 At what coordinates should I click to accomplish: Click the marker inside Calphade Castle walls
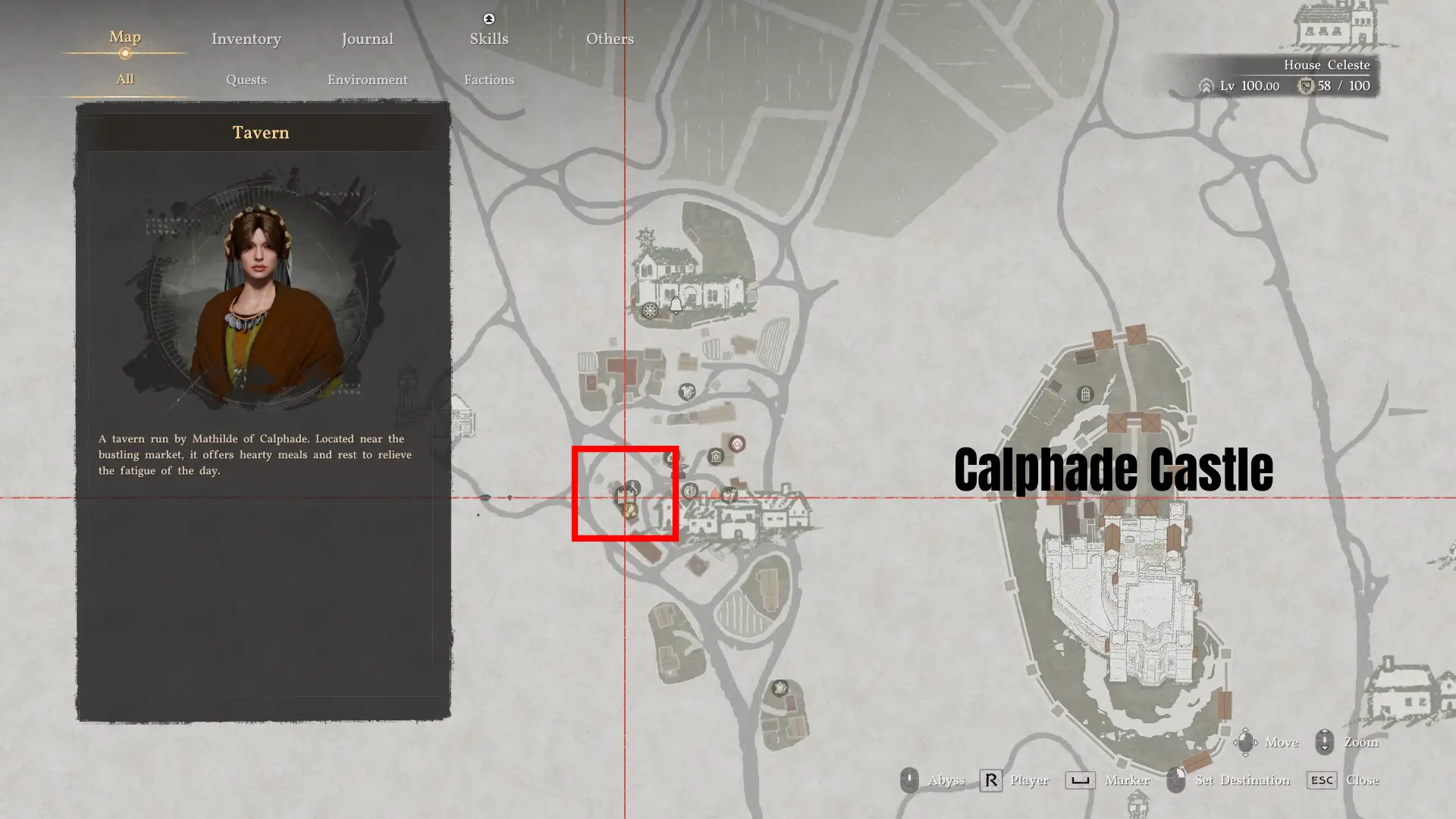pyautogui.click(x=1085, y=394)
